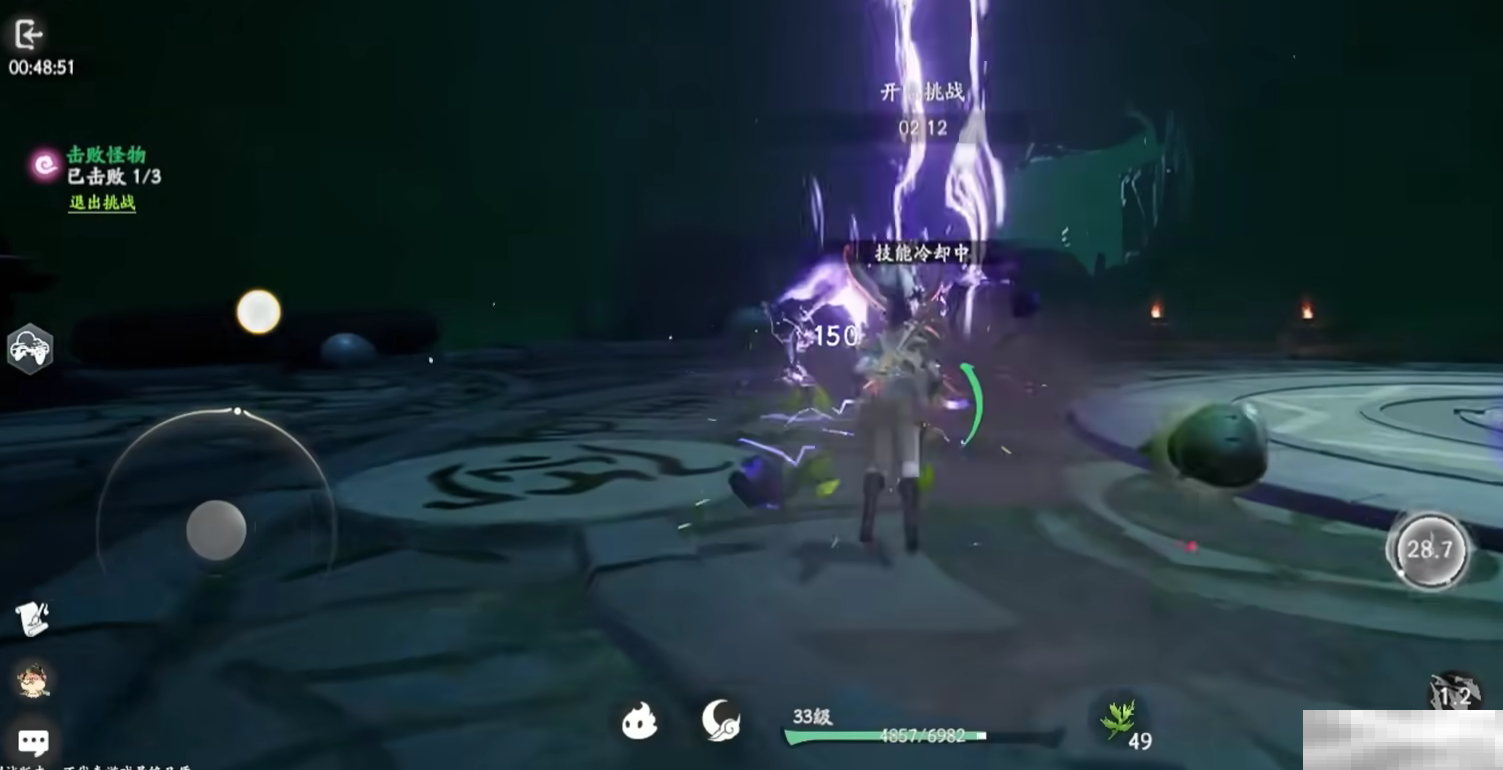Open the hexagonal gamepad icon
The image size is (1503, 770).
pyautogui.click(x=30, y=349)
